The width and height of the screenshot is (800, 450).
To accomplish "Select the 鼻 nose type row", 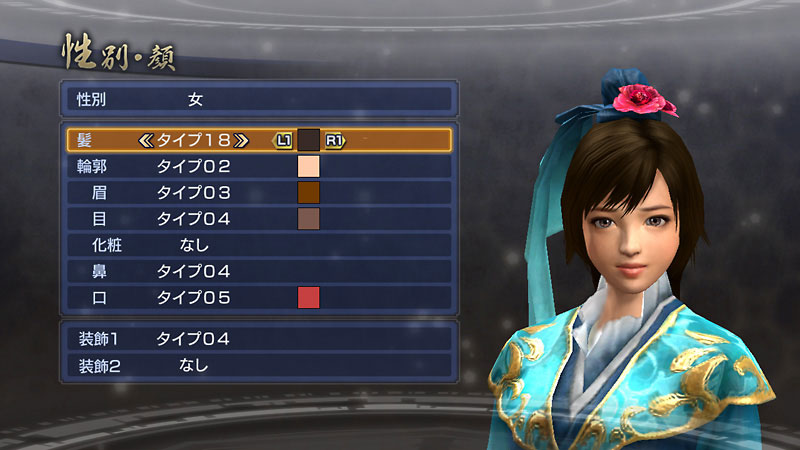I will [x=260, y=271].
